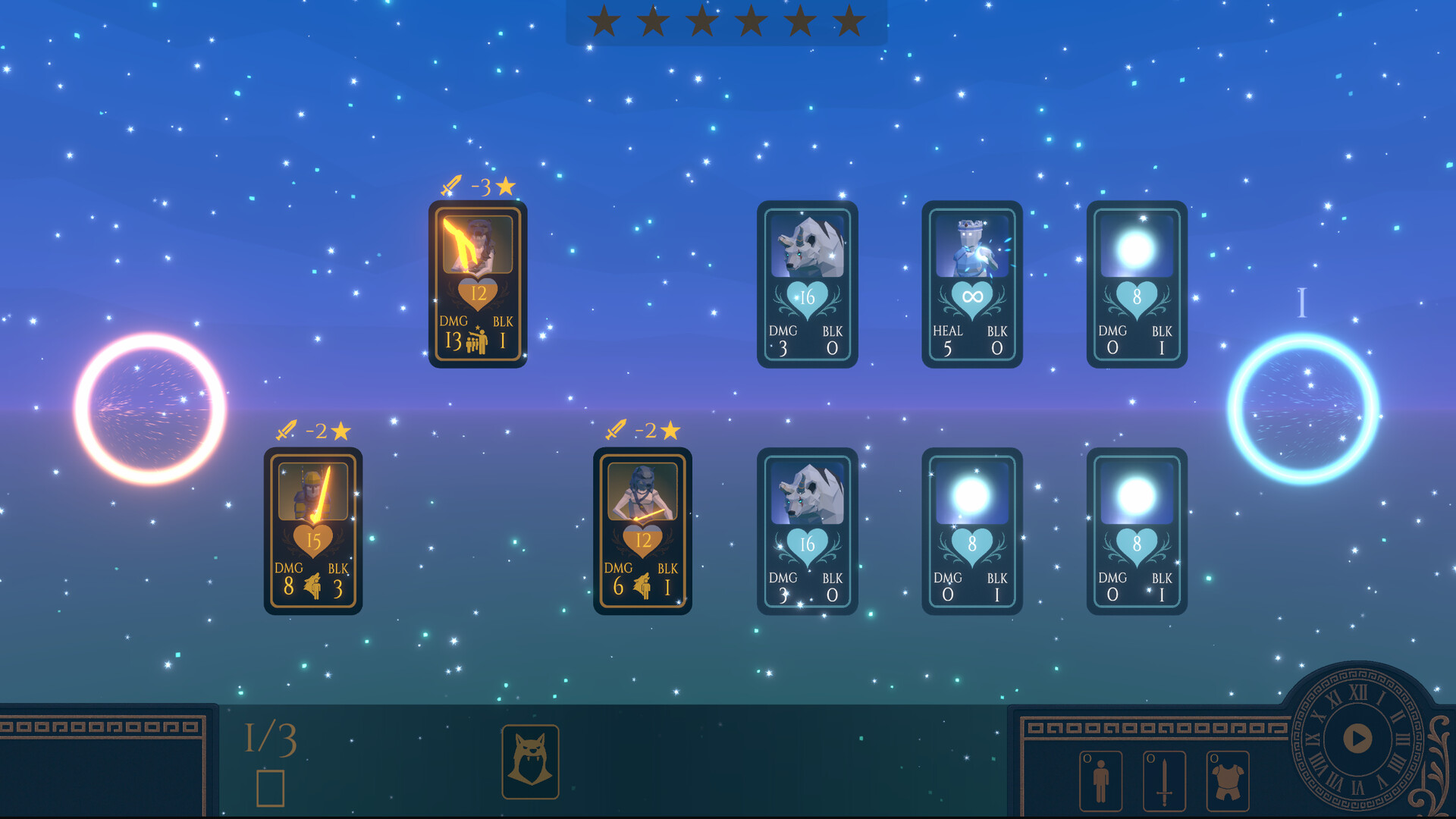Click the crowned king card with infinite health
The width and height of the screenshot is (1456, 819).
(x=972, y=284)
